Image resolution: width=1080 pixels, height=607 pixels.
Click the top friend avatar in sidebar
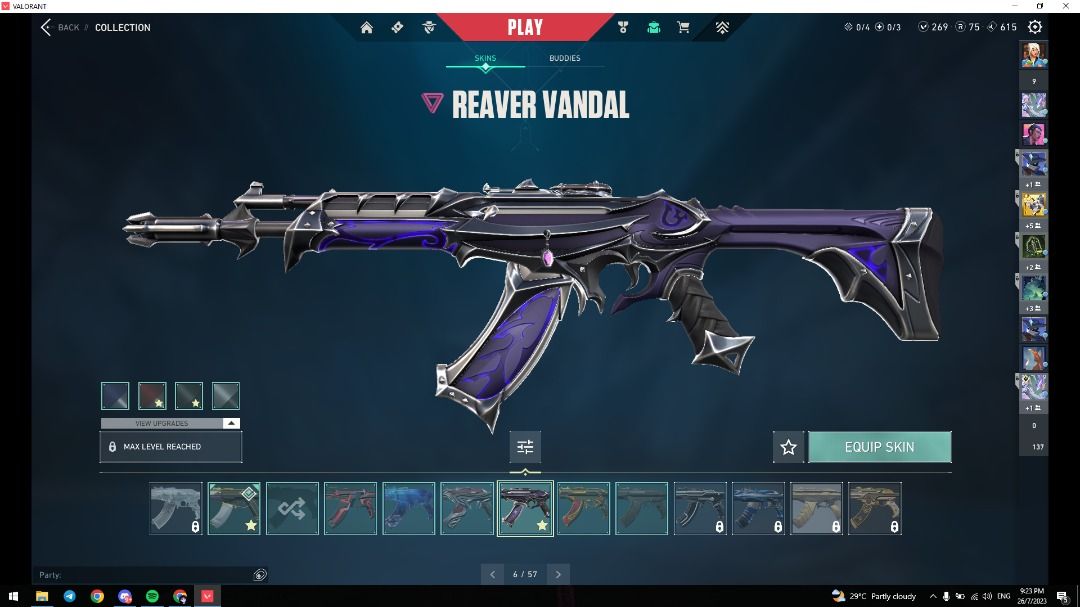(x=1033, y=53)
